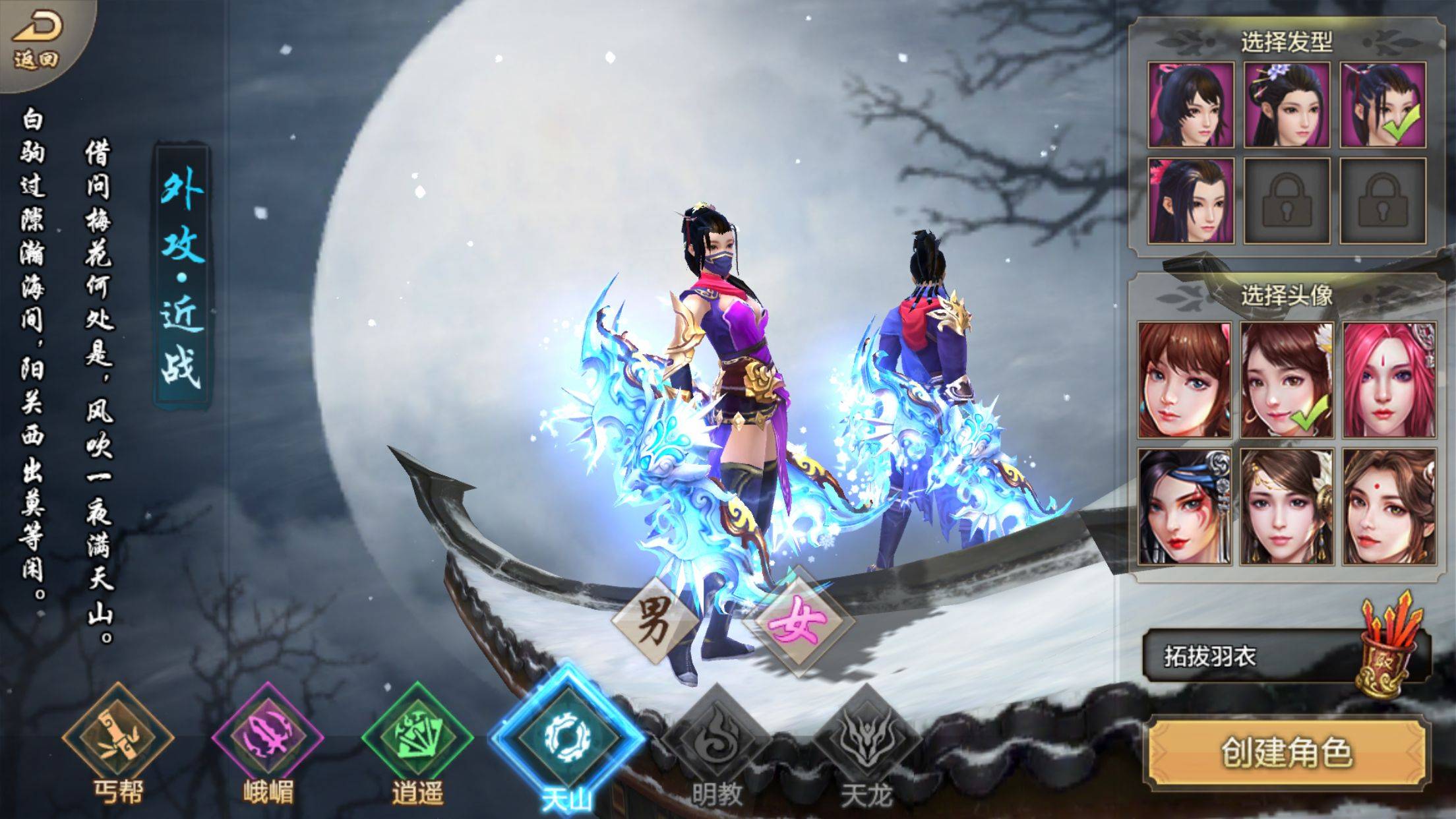Roll a random name with the dice cup
The width and height of the screenshot is (1456, 819).
tap(1389, 646)
